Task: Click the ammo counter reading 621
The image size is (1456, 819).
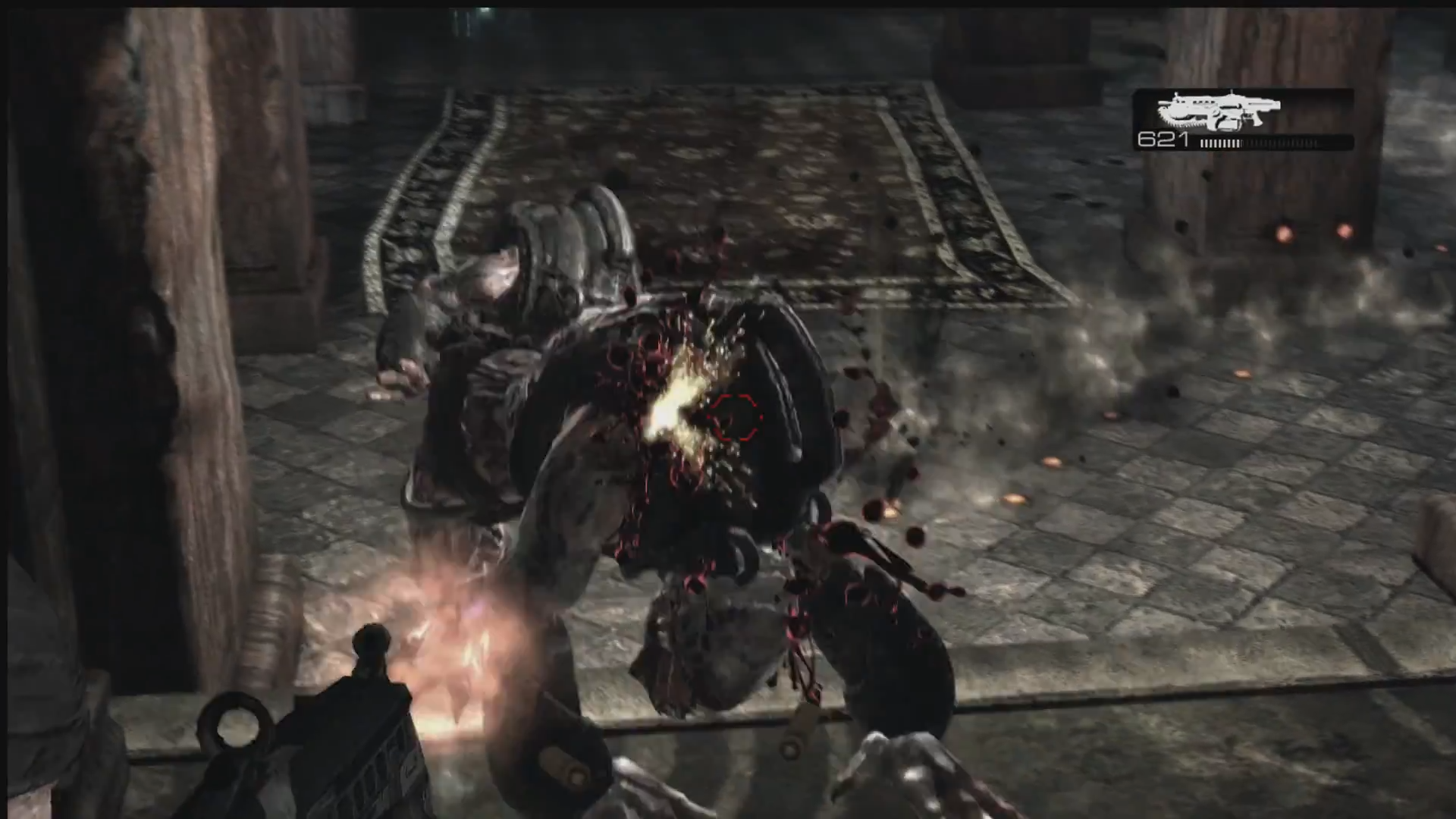Action: [x=1163, y=140]
